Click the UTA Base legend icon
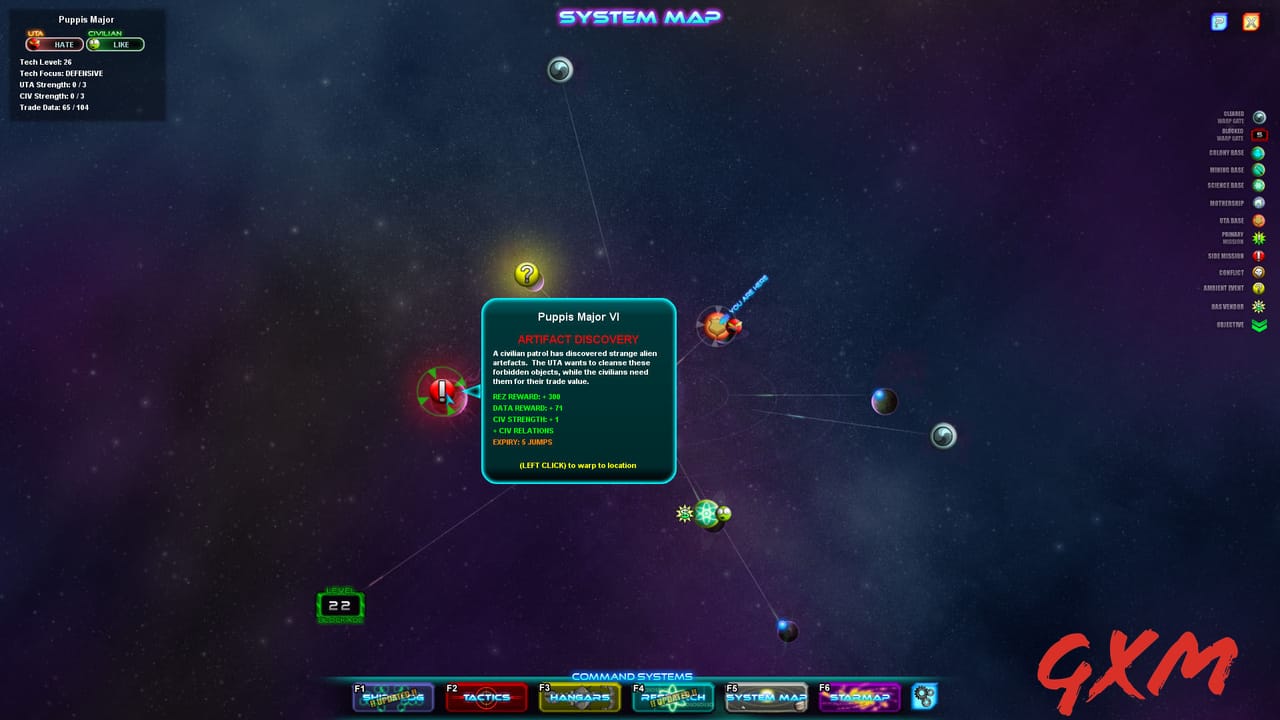The height and width of the screenshot is (720, 1280). point(1260,220)
